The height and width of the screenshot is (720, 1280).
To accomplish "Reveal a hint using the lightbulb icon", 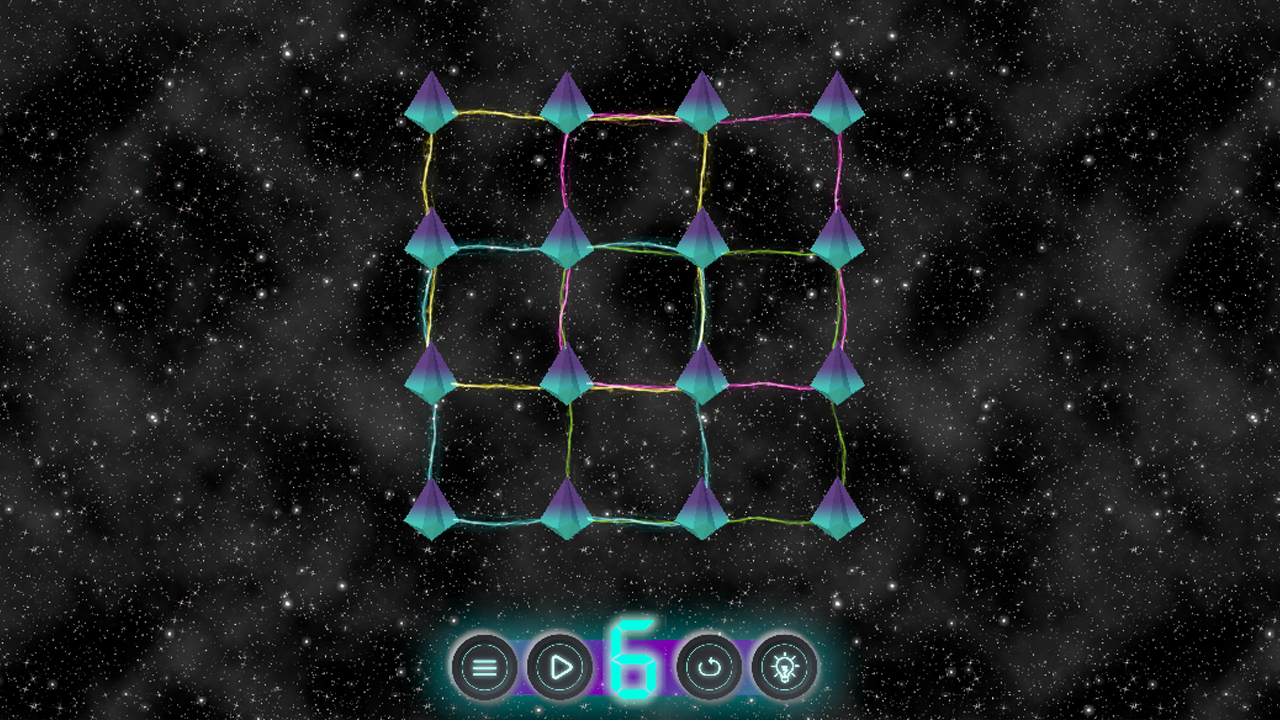I will [786, 667].
